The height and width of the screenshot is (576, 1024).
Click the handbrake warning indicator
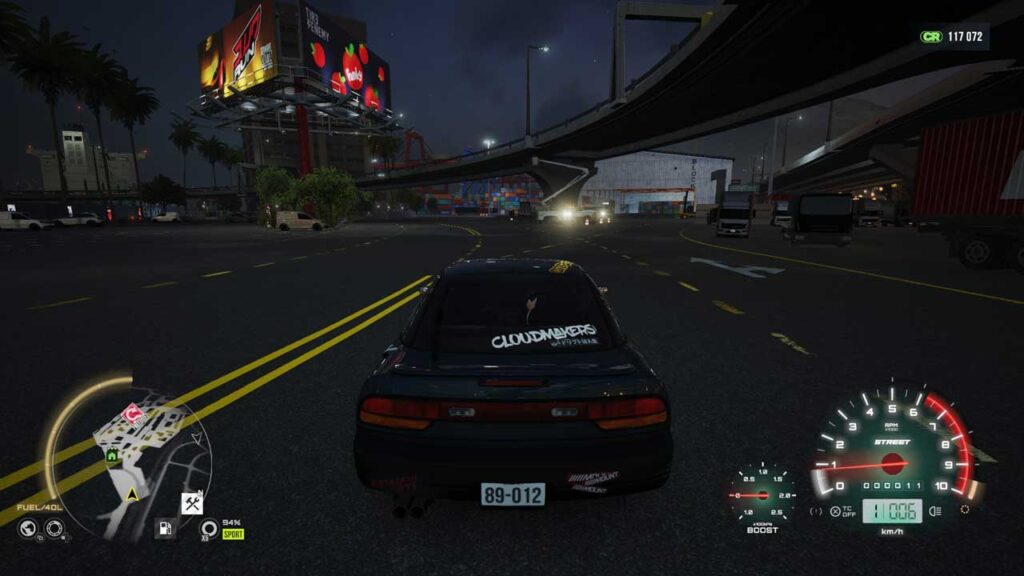[x=816, y=511]
